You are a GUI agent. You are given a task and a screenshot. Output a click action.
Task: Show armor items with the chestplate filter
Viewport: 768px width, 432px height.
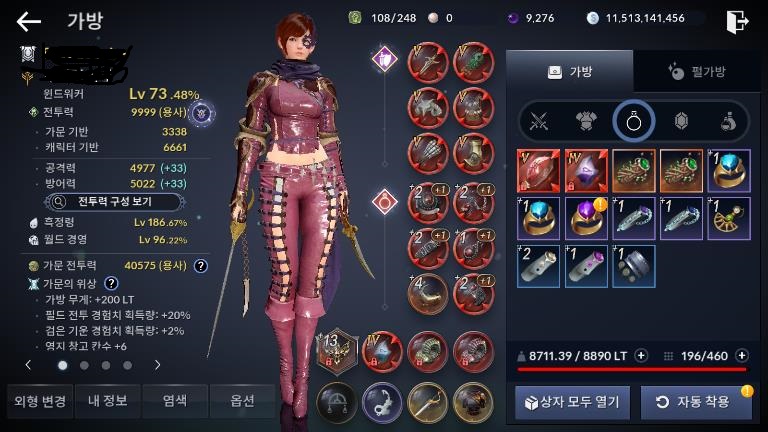[x=587, y=122]
